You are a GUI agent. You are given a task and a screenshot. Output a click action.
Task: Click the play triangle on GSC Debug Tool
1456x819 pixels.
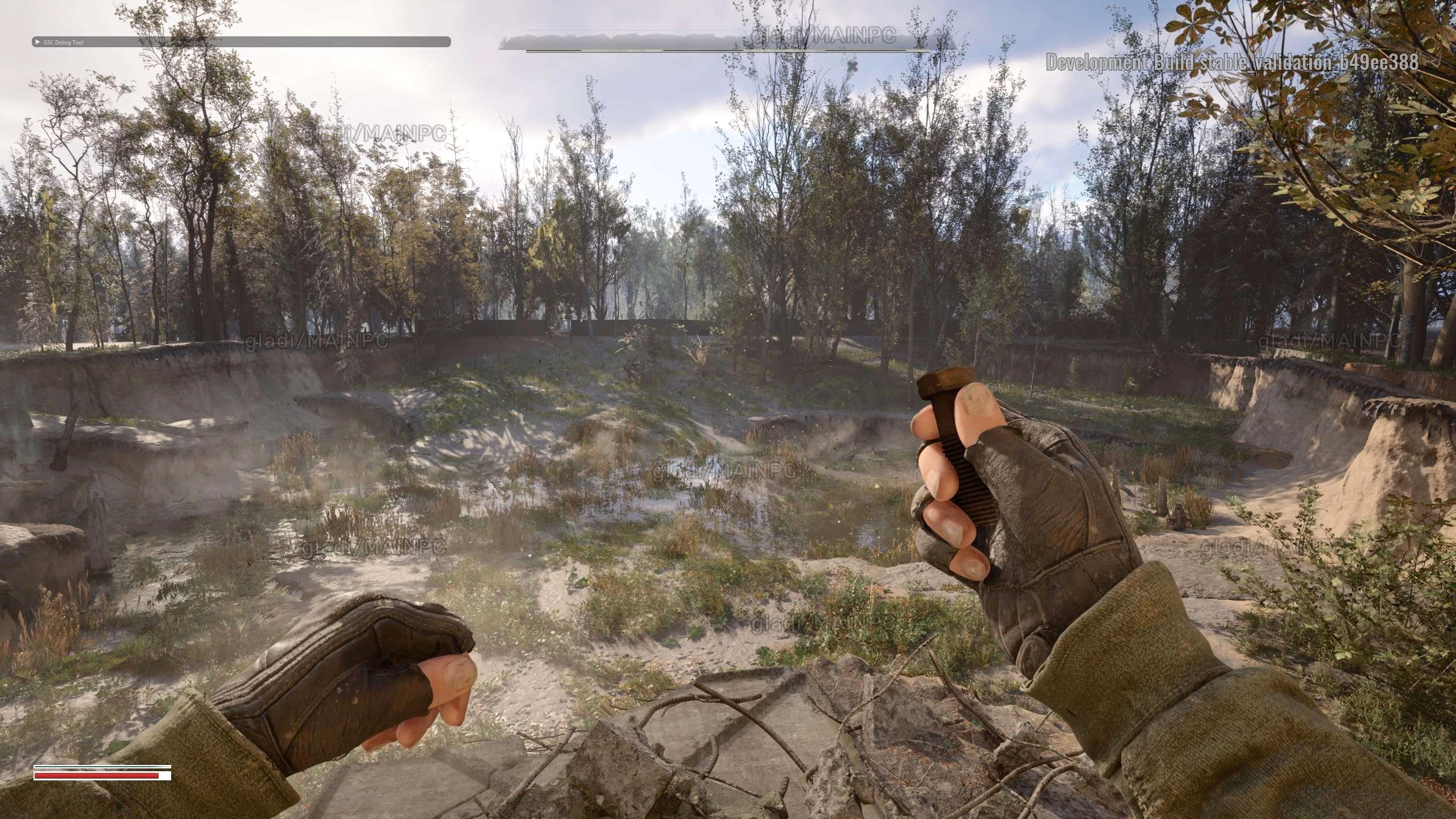coord(38,42)
